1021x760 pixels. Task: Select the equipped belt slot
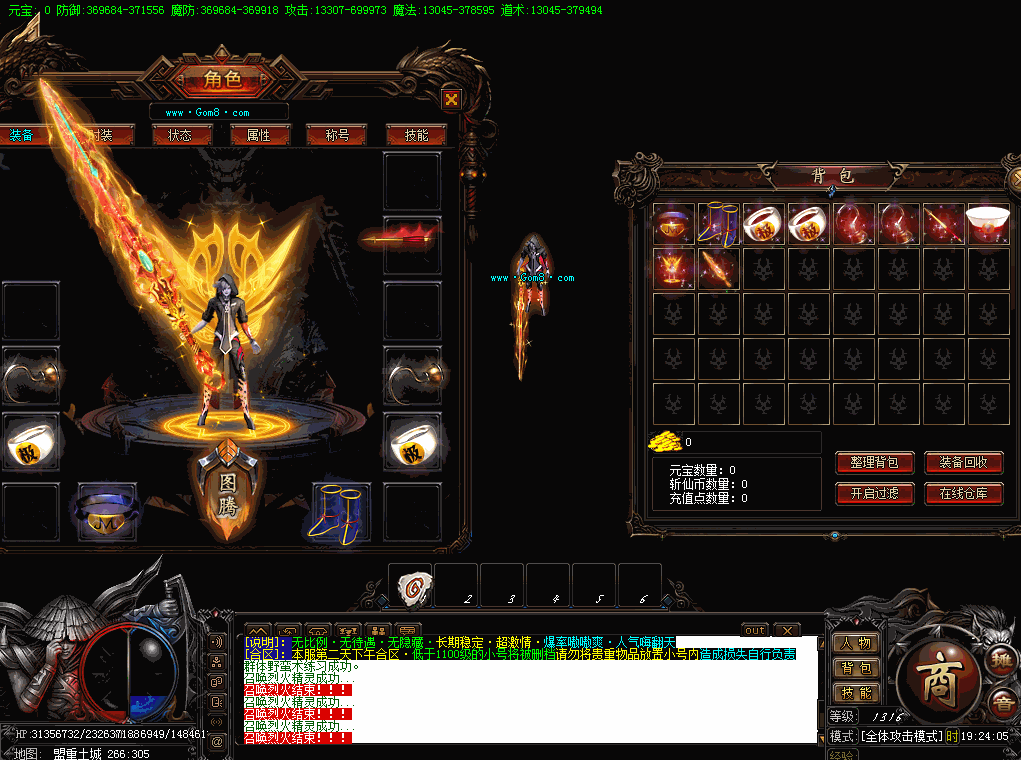(107, 512)
